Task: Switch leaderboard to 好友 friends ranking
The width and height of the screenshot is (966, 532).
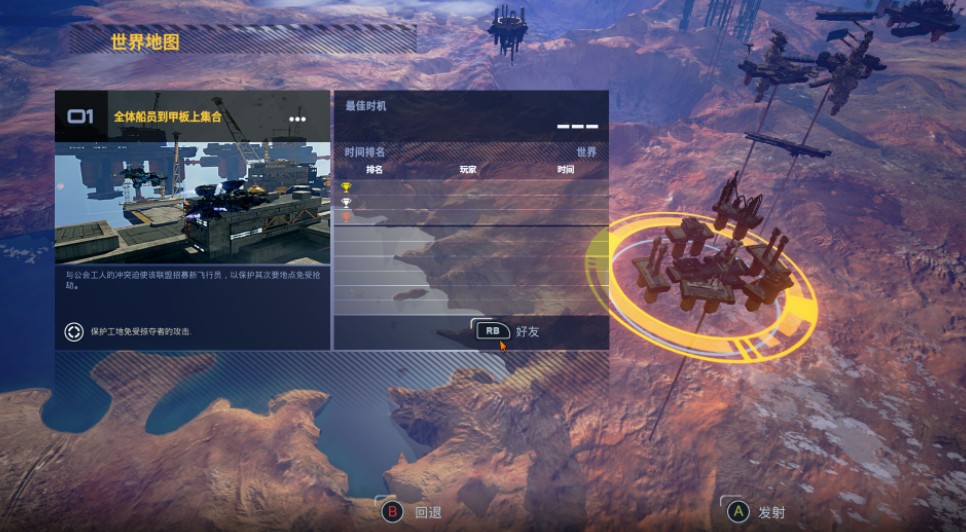Action: pyautogui.click(x=508, y=331)
